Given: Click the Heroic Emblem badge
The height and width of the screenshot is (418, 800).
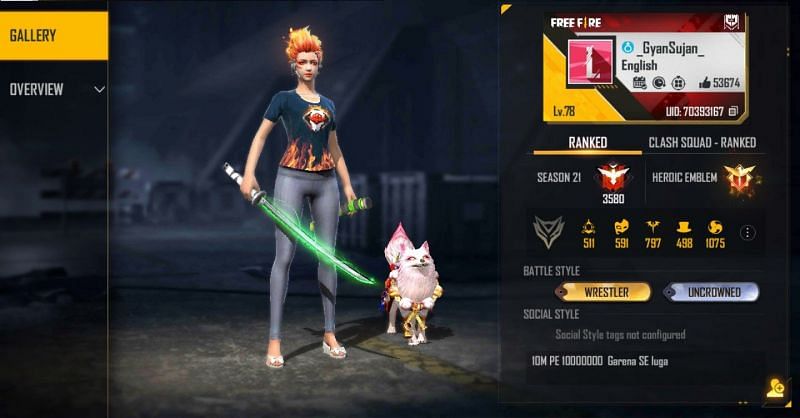Looking at the screenshot, I should tap(741, 178).
